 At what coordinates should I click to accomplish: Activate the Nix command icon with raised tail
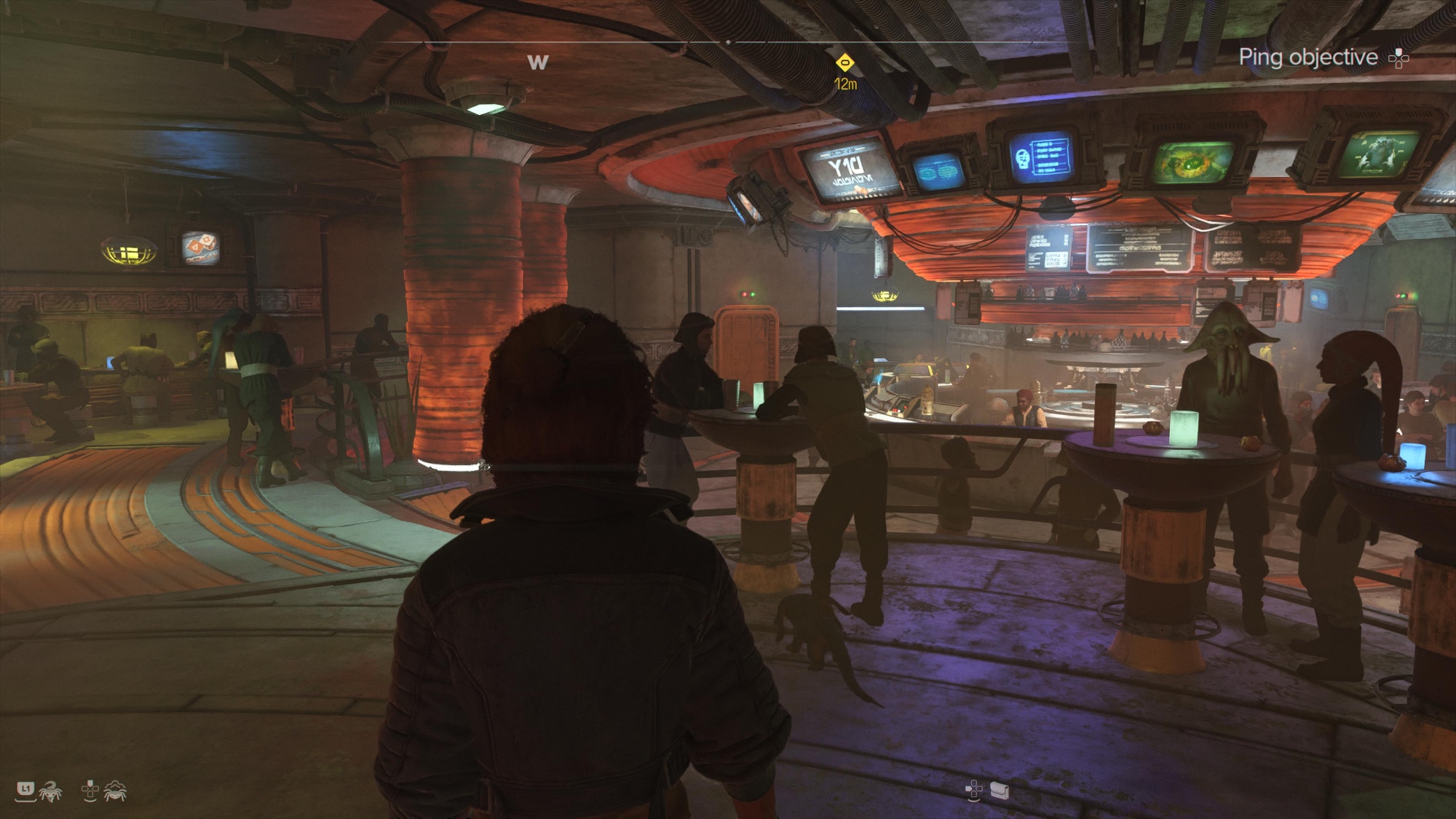[x=50, y=791]
